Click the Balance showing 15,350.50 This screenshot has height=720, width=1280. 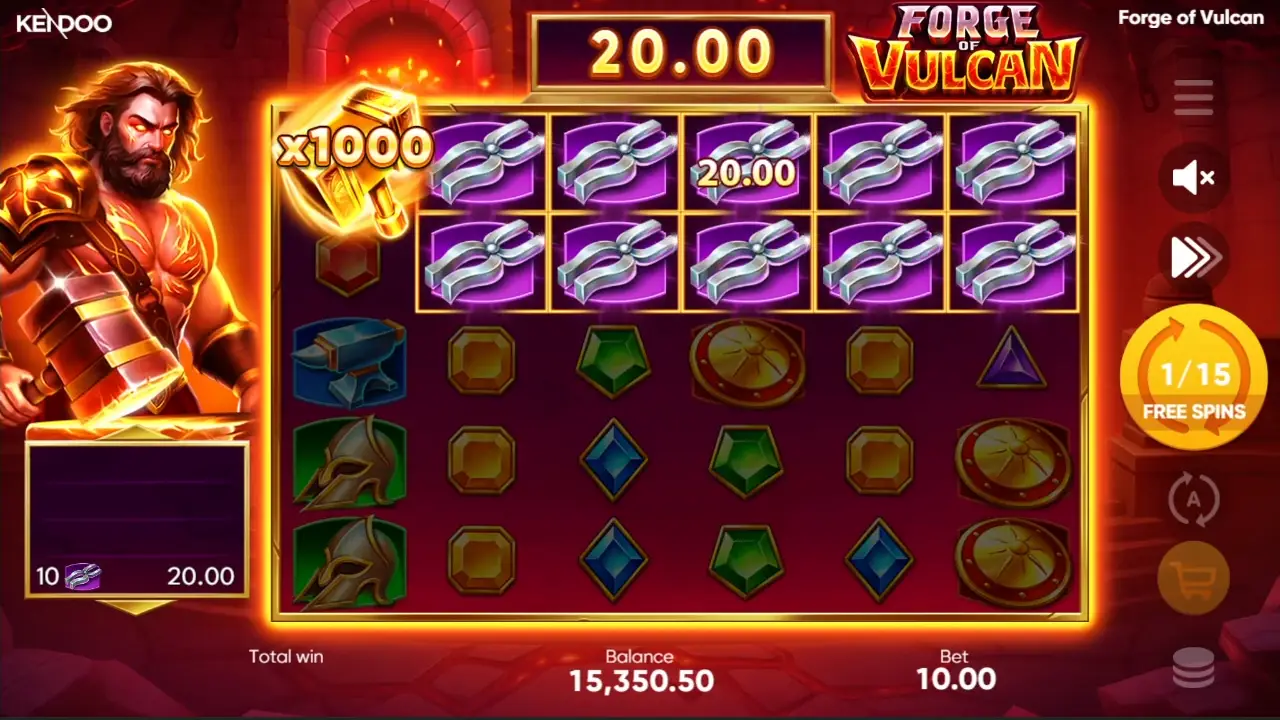(641, 681)
